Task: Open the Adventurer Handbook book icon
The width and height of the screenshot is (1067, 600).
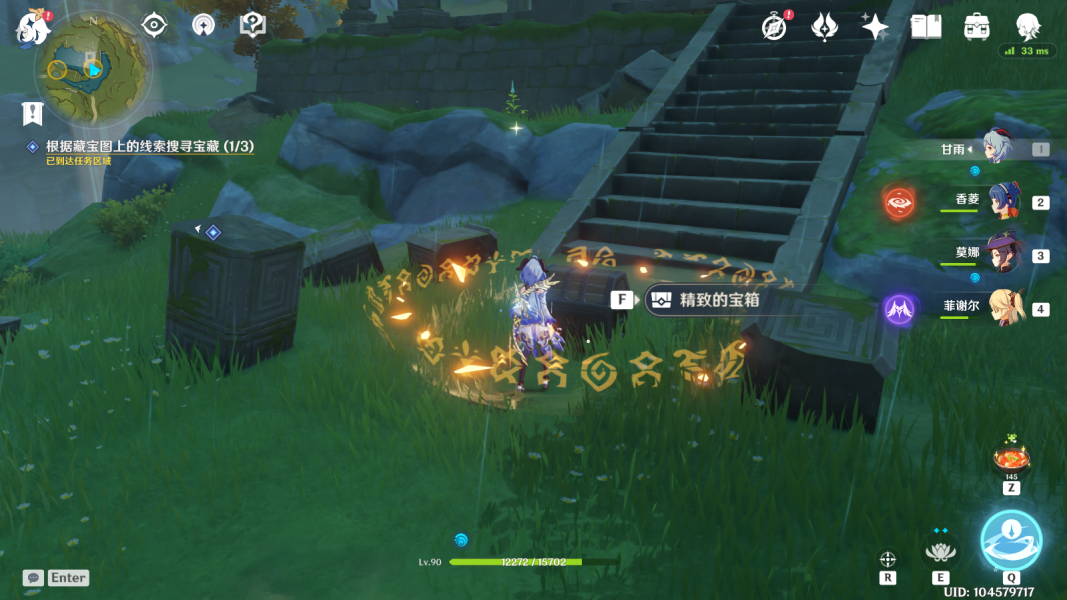Action: point(926,27)
